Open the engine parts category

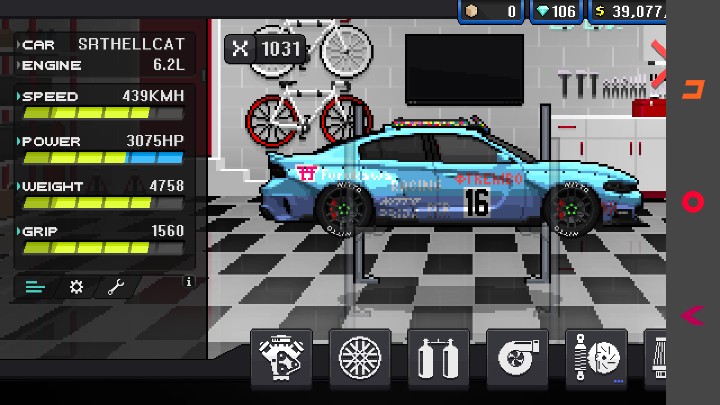tap(280, 358)
